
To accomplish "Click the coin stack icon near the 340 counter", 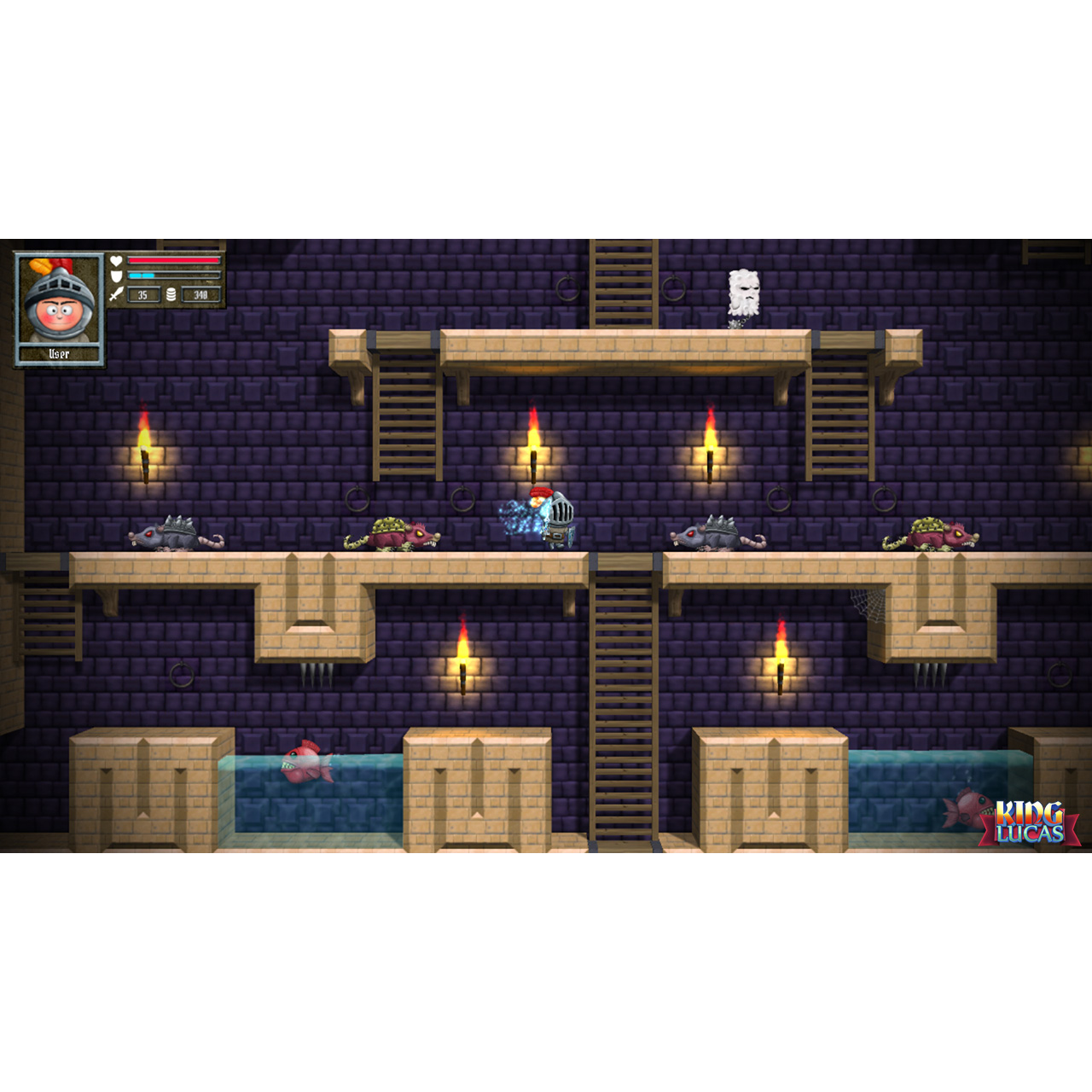I will [x=171, y=293].
